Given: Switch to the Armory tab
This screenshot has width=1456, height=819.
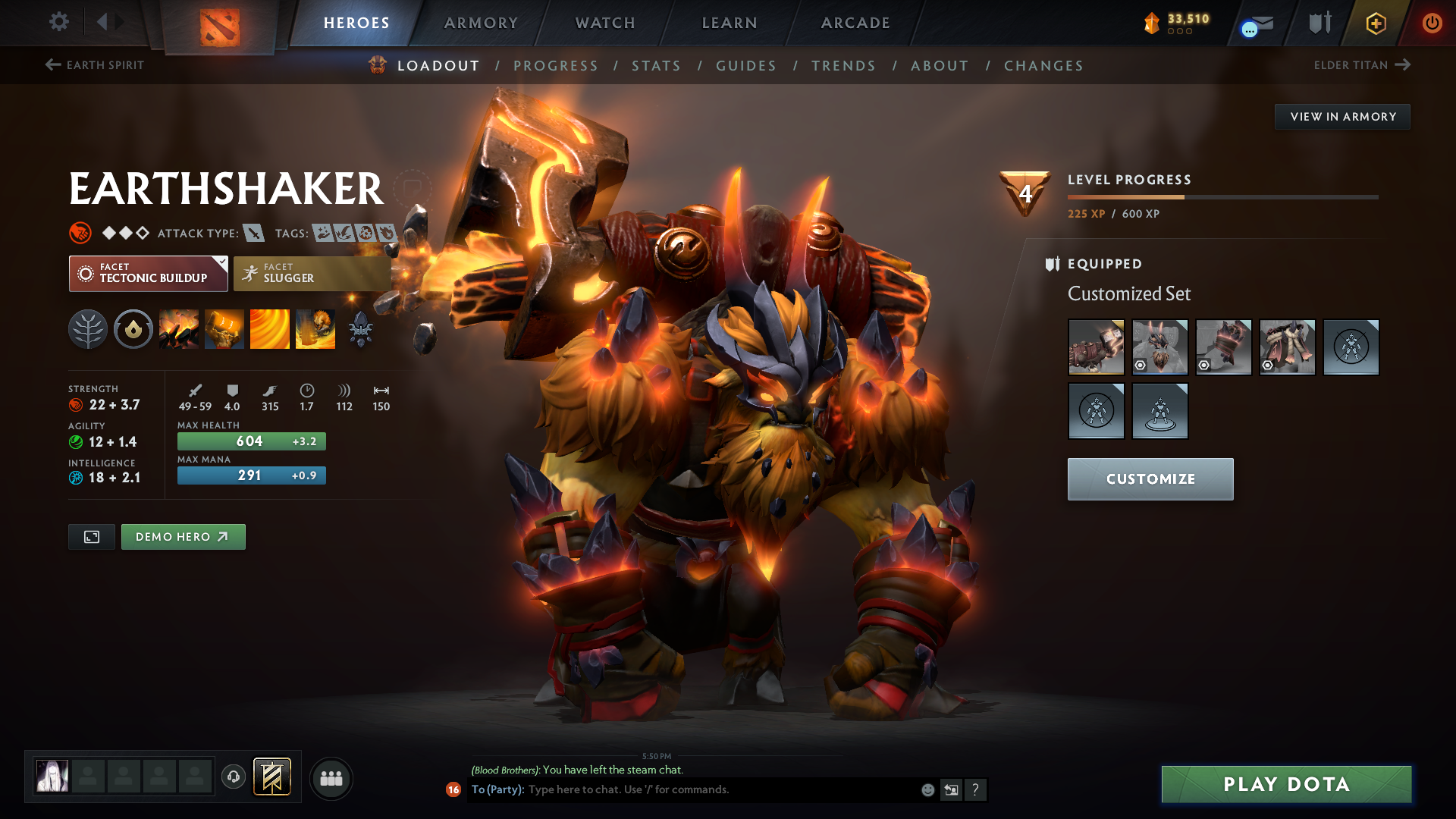Looking at the screenshot, I should click(x=481, y=23).
